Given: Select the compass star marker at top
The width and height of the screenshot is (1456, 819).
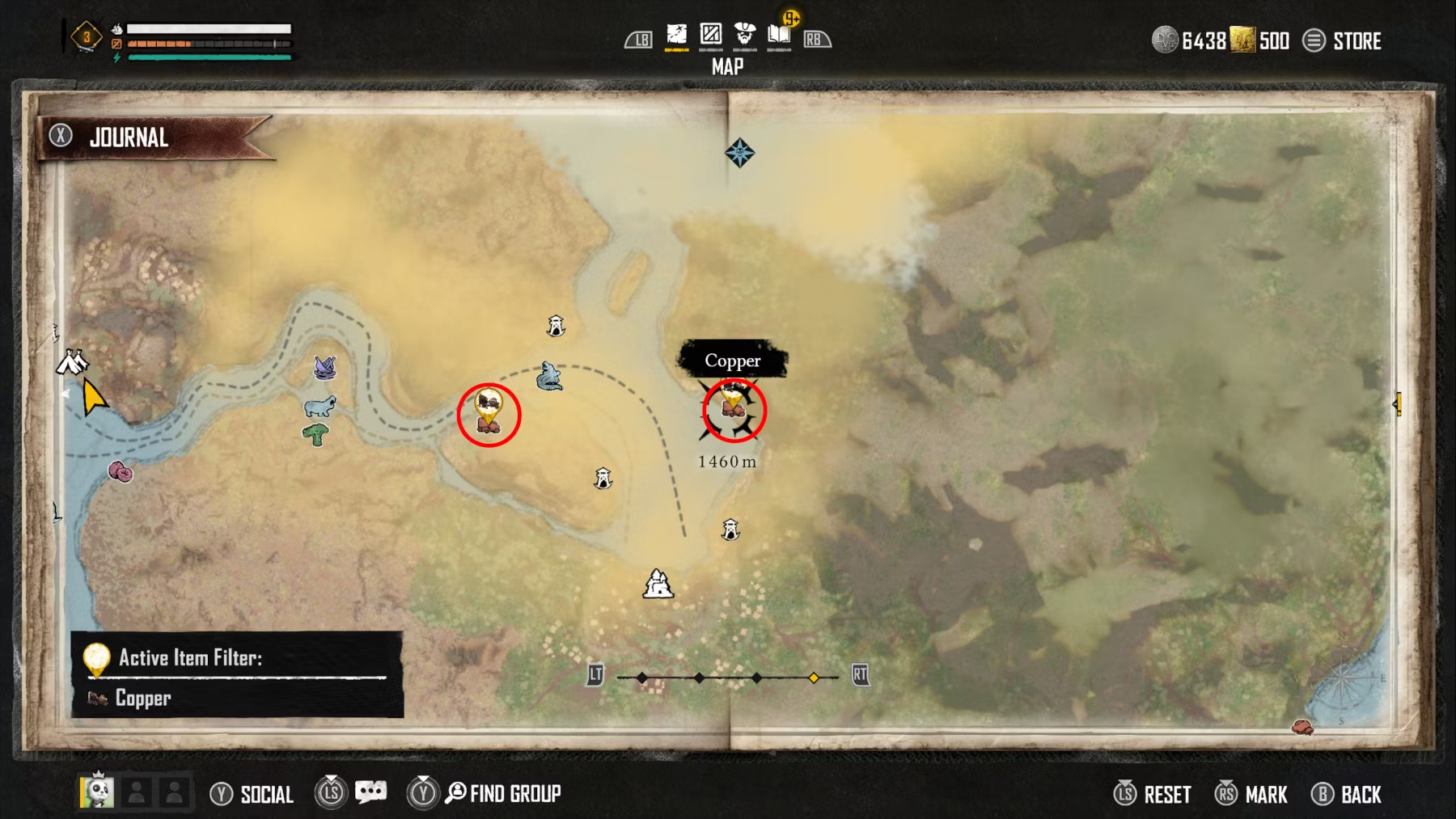Looking at the screenshot, I should coord(739,152).
